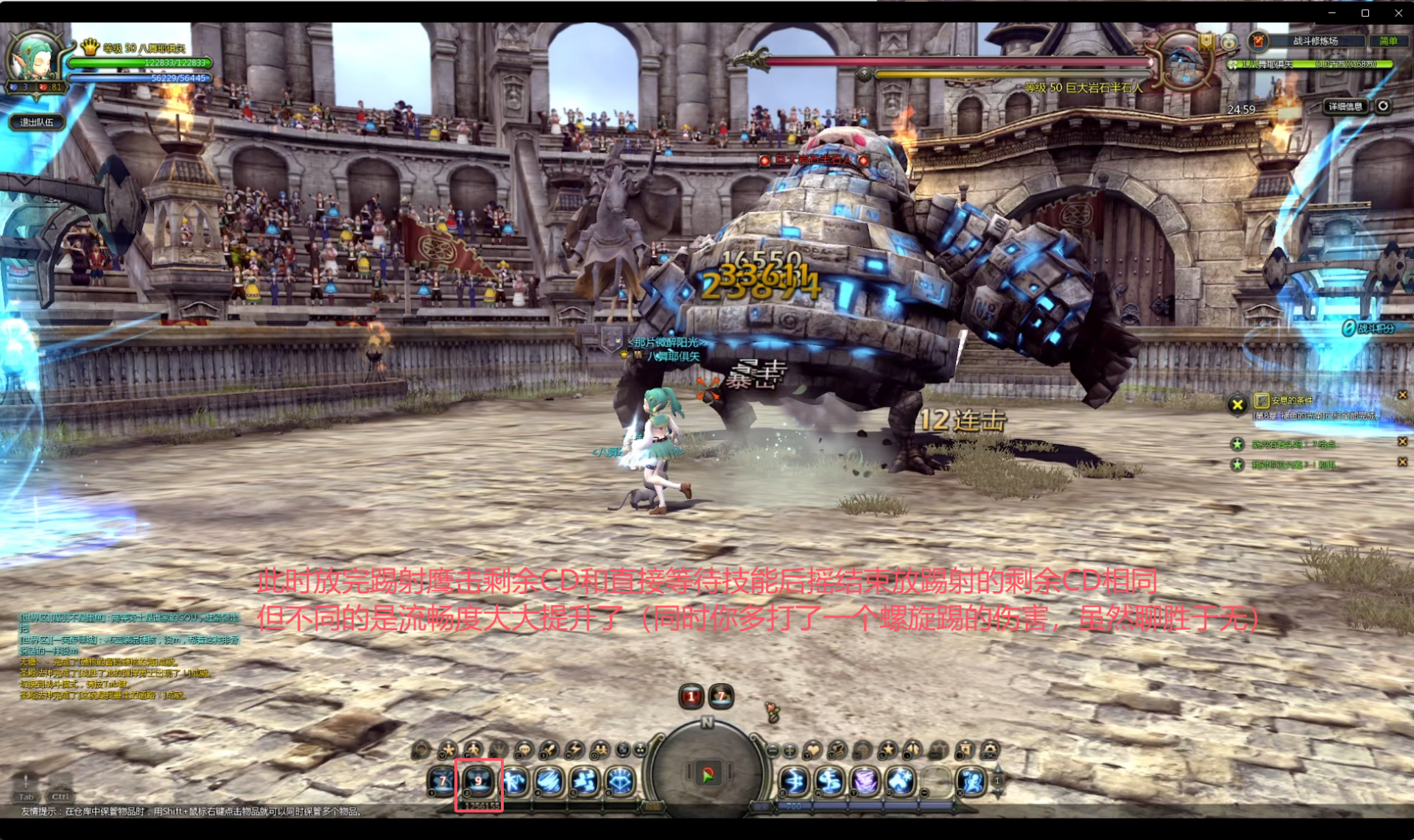Click the yellow X quest tracker toggle

click(1237, 404)
